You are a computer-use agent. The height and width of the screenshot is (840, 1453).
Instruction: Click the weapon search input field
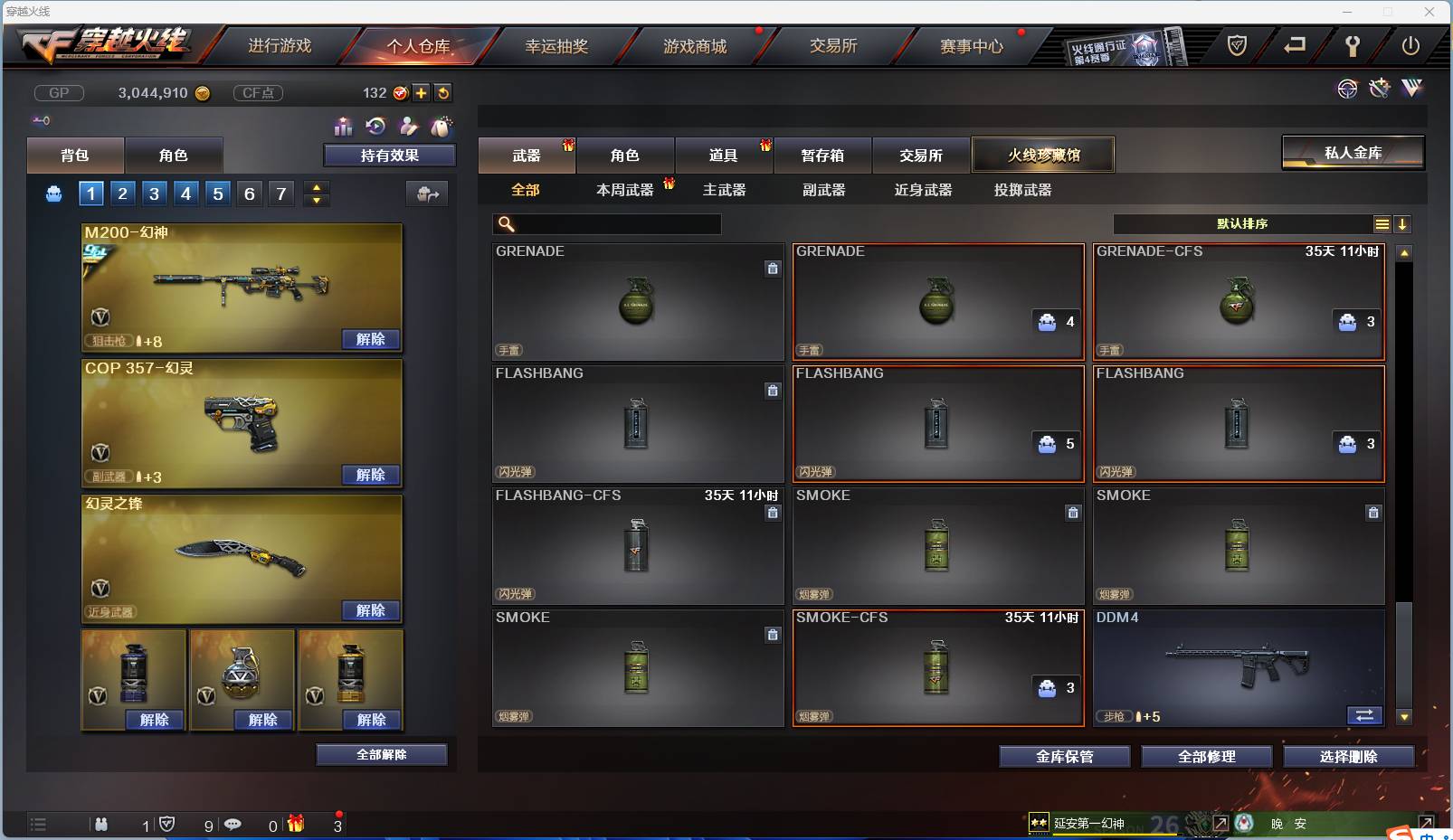[608, 223]
